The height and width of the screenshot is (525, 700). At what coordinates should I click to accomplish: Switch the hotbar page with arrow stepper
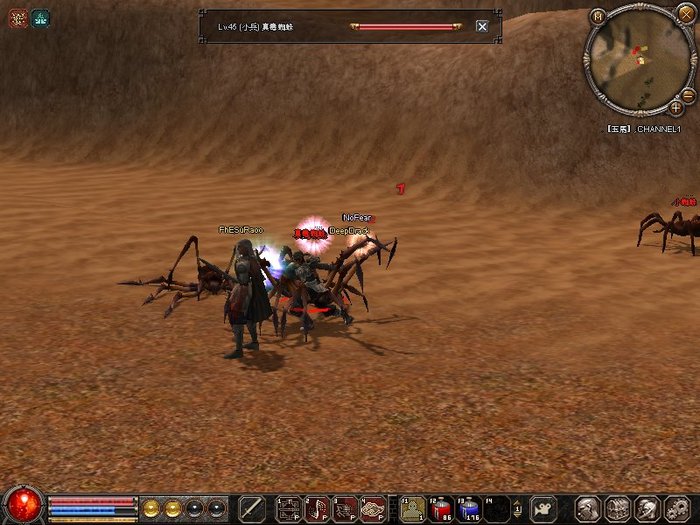pyautogui.click(x=518, y=509)
